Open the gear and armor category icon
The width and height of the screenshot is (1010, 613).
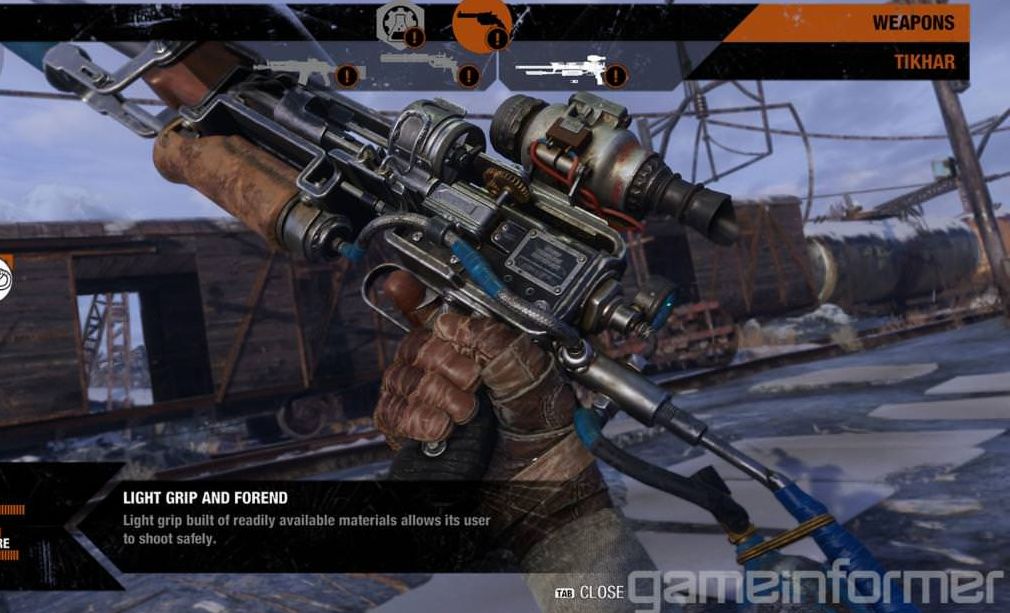[397, 24]
